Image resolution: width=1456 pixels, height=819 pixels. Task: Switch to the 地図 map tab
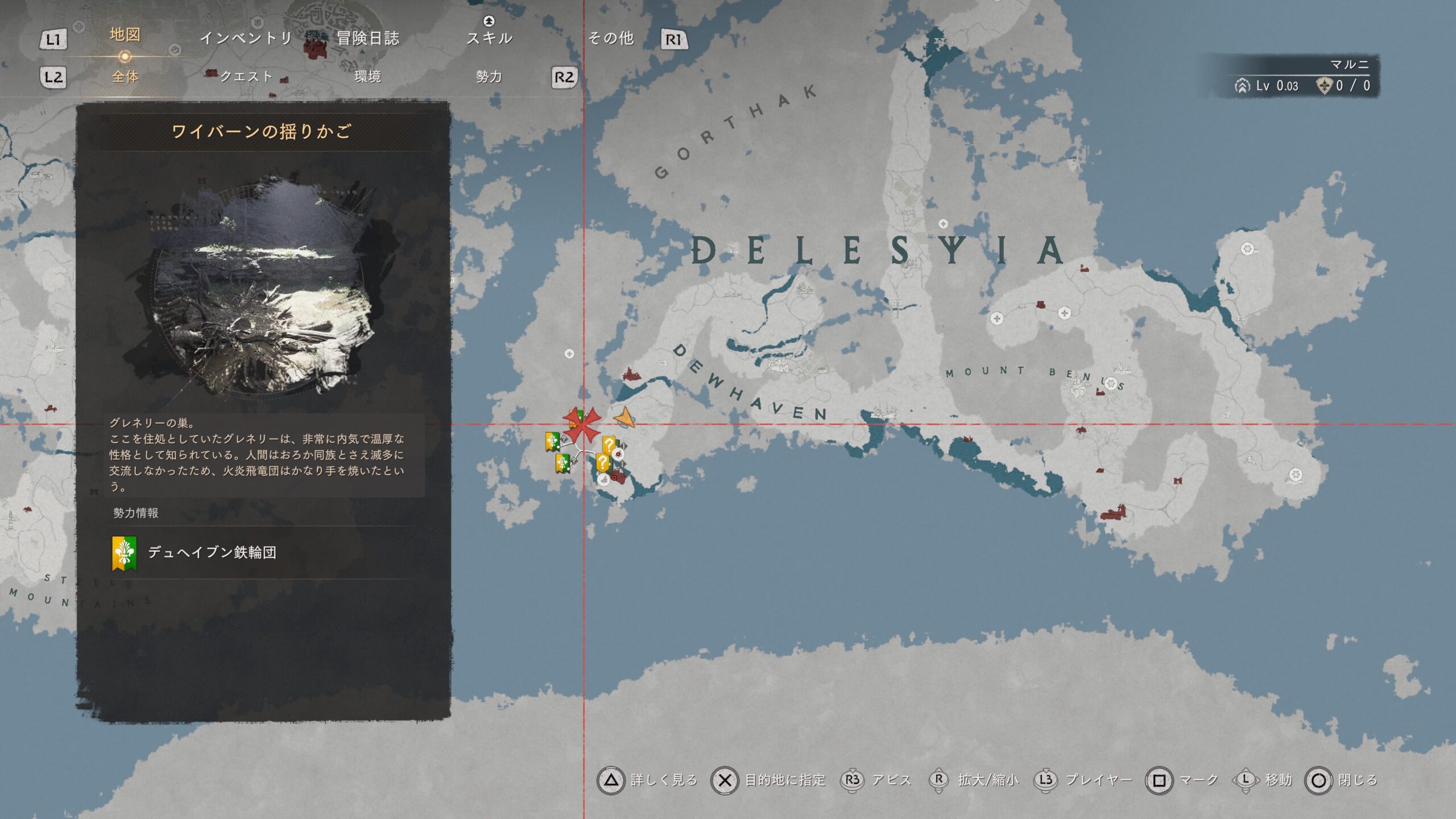125,35
